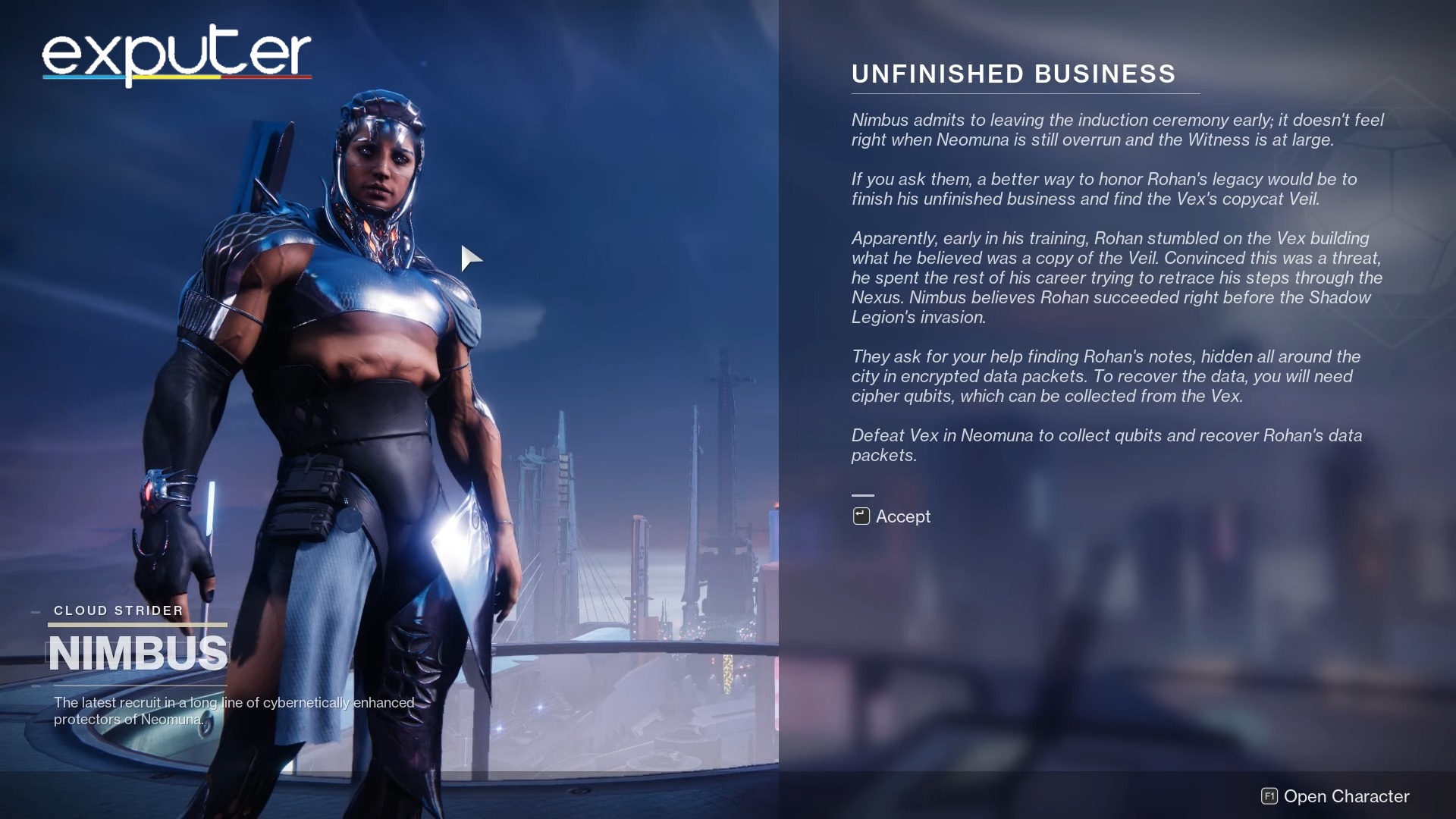Click the final line about defeating Vex in Neomuna

pos(1107,446)
